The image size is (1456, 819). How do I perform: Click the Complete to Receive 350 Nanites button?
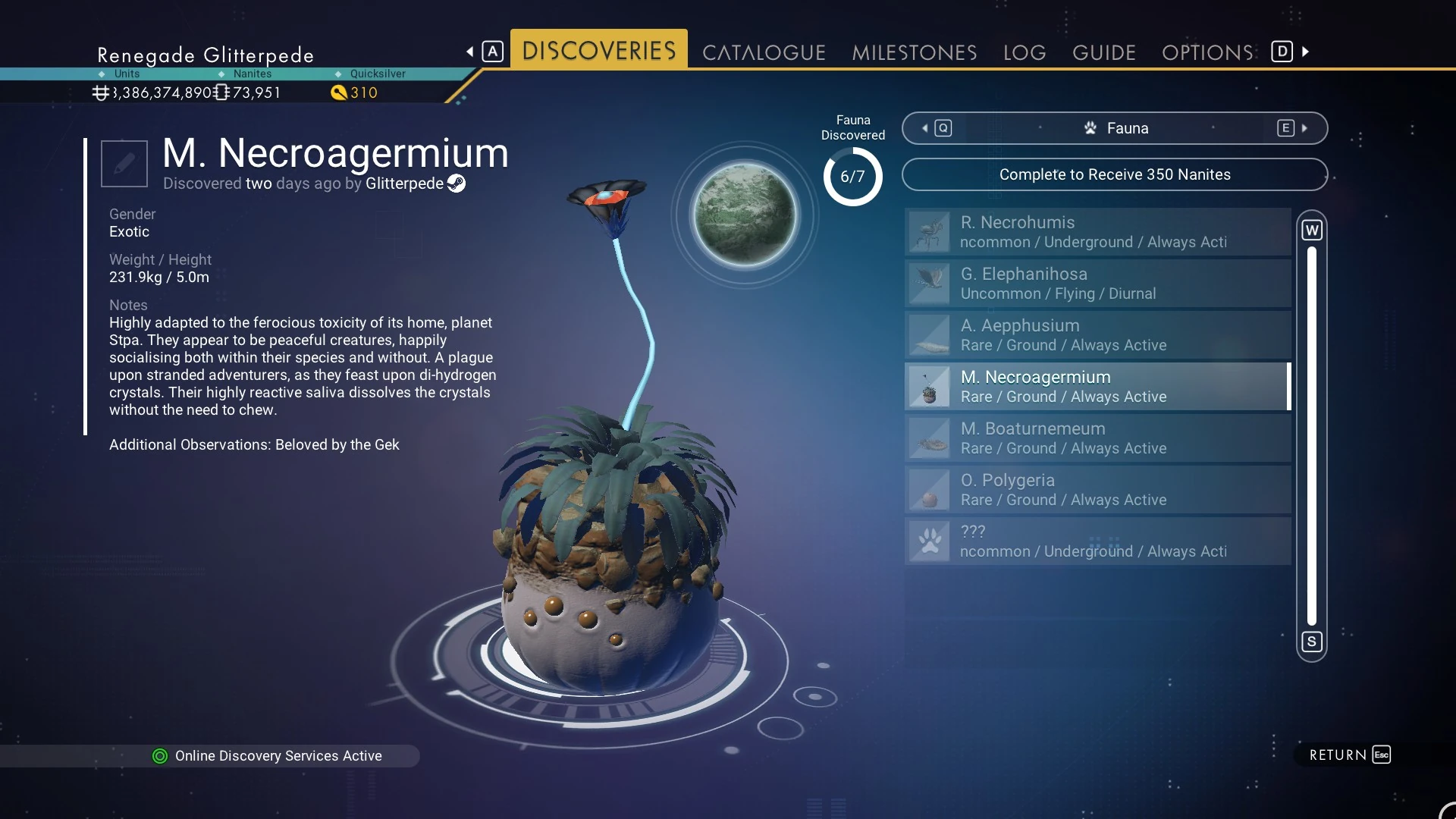point(1114,174)
